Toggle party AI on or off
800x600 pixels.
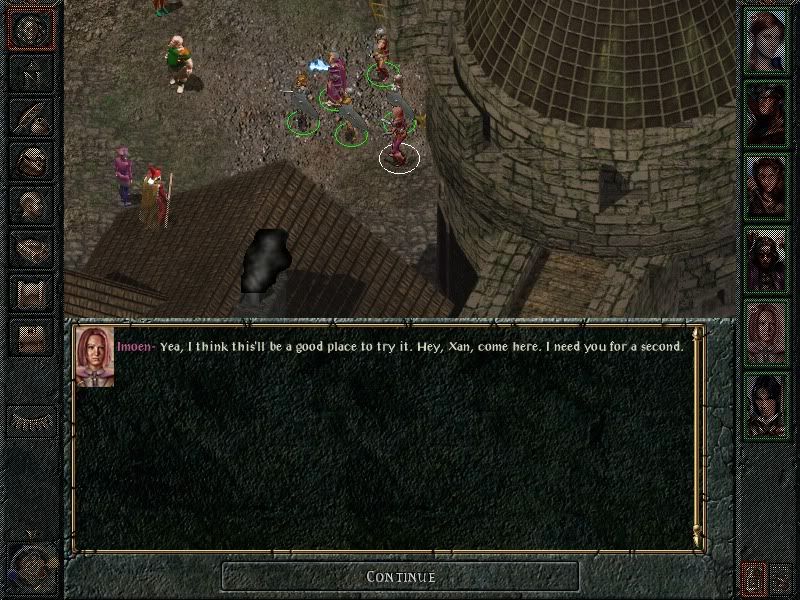point(781,577)
